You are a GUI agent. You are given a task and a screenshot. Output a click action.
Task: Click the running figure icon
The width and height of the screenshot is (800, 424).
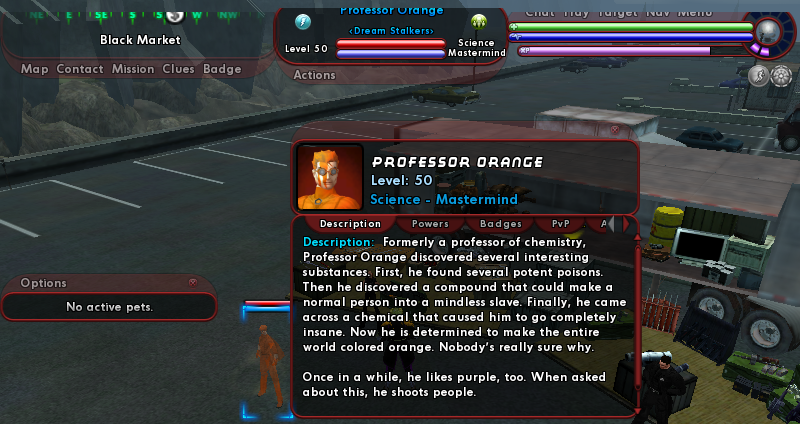coord(757,76)
